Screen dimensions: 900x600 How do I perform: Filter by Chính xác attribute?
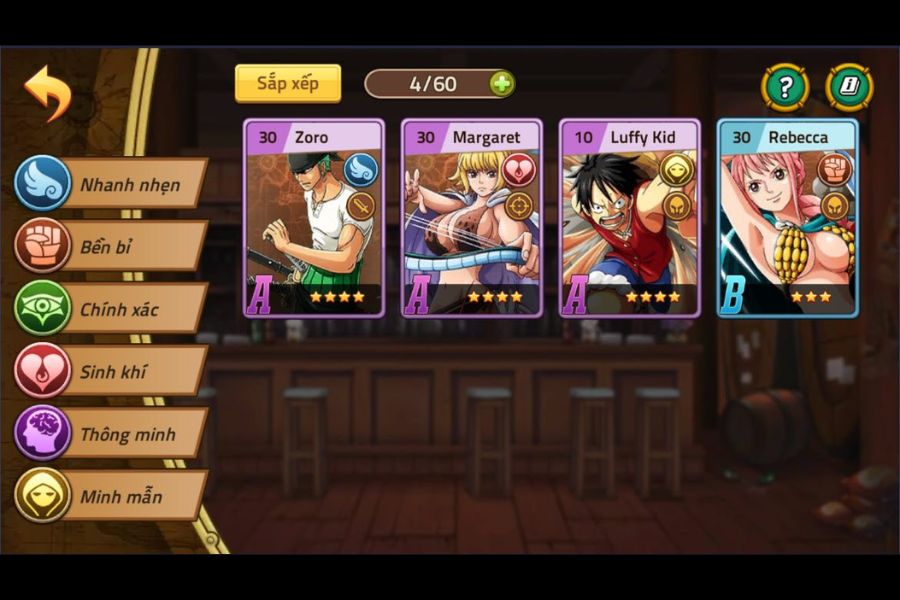click(x=112, y=309)
